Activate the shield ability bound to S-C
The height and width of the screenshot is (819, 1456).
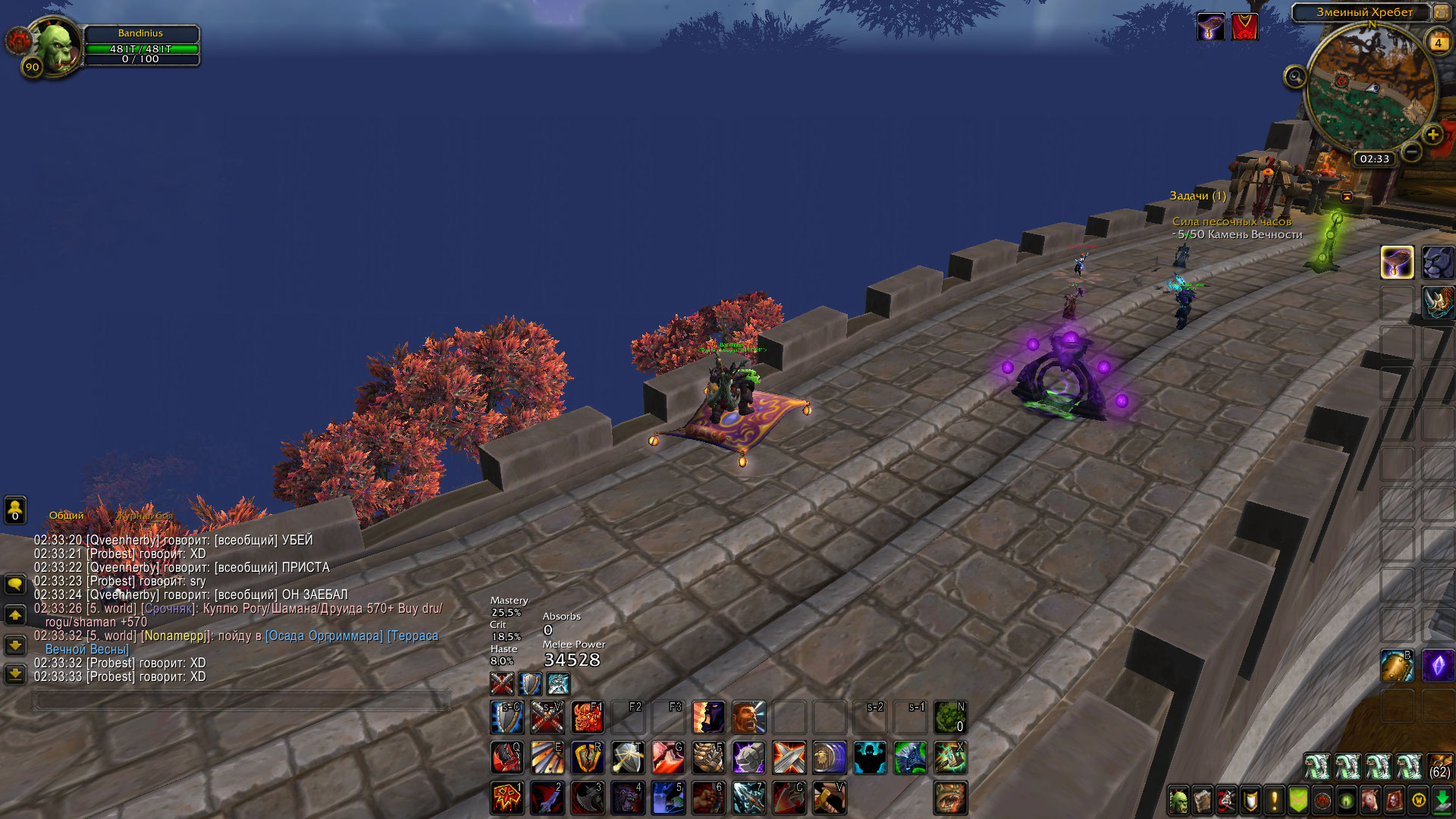[507, 717]
